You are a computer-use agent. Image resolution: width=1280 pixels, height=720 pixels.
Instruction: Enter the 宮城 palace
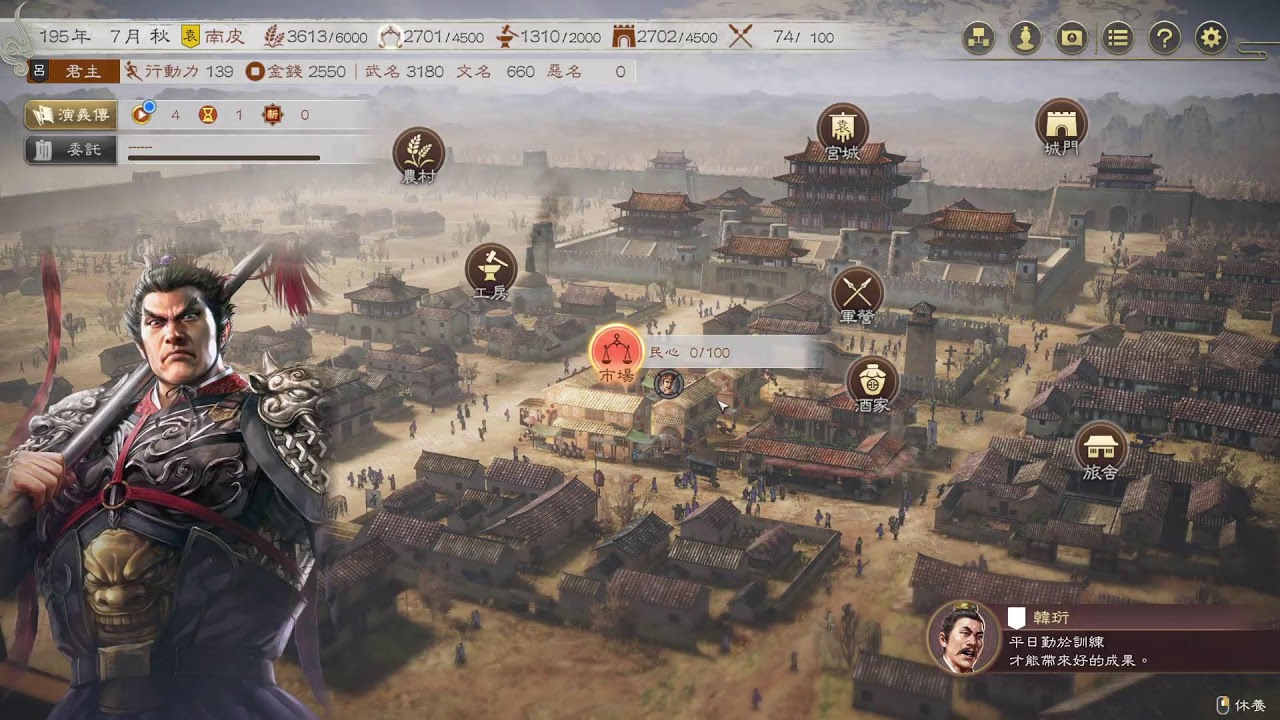click(x=842, y=129)
